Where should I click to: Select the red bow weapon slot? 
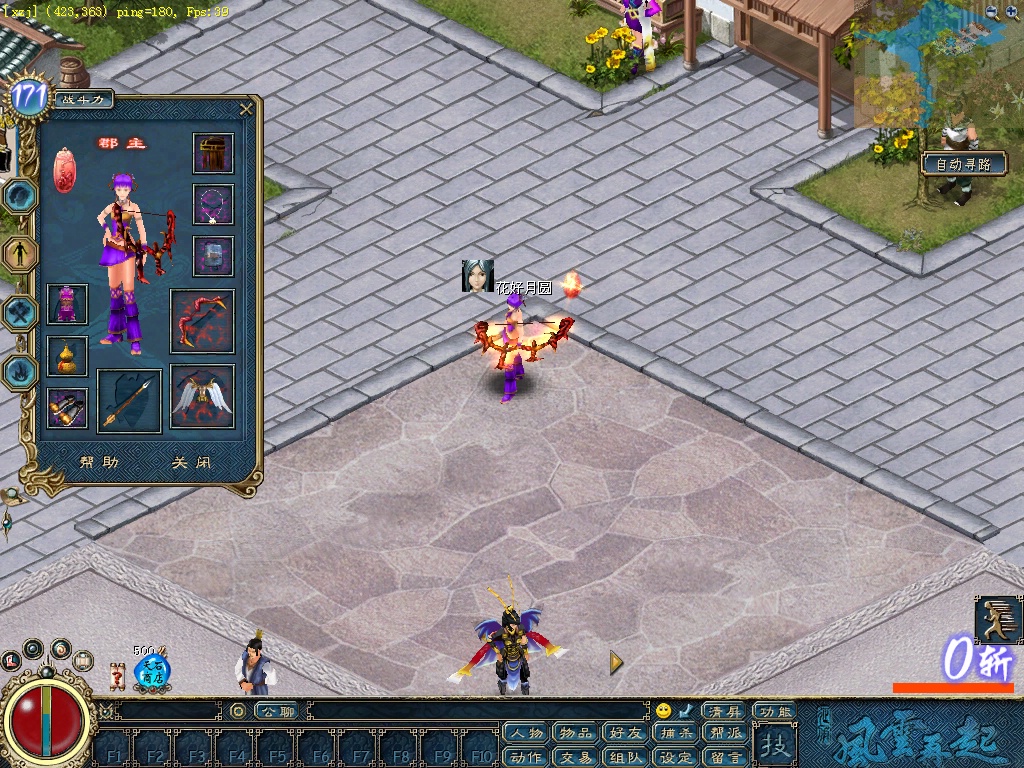click(202, 321)
